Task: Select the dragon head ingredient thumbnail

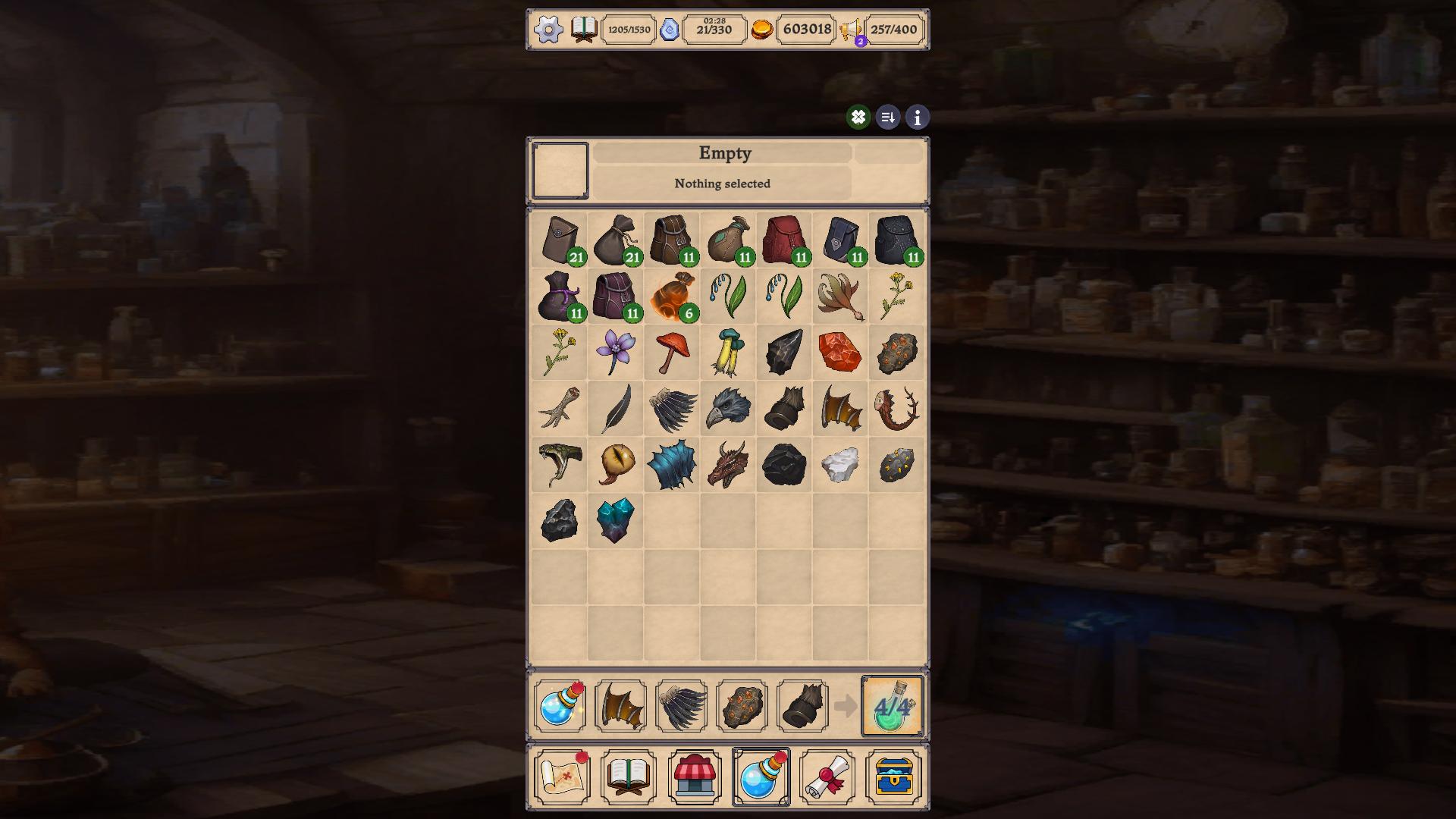Action: pos(730,463)
